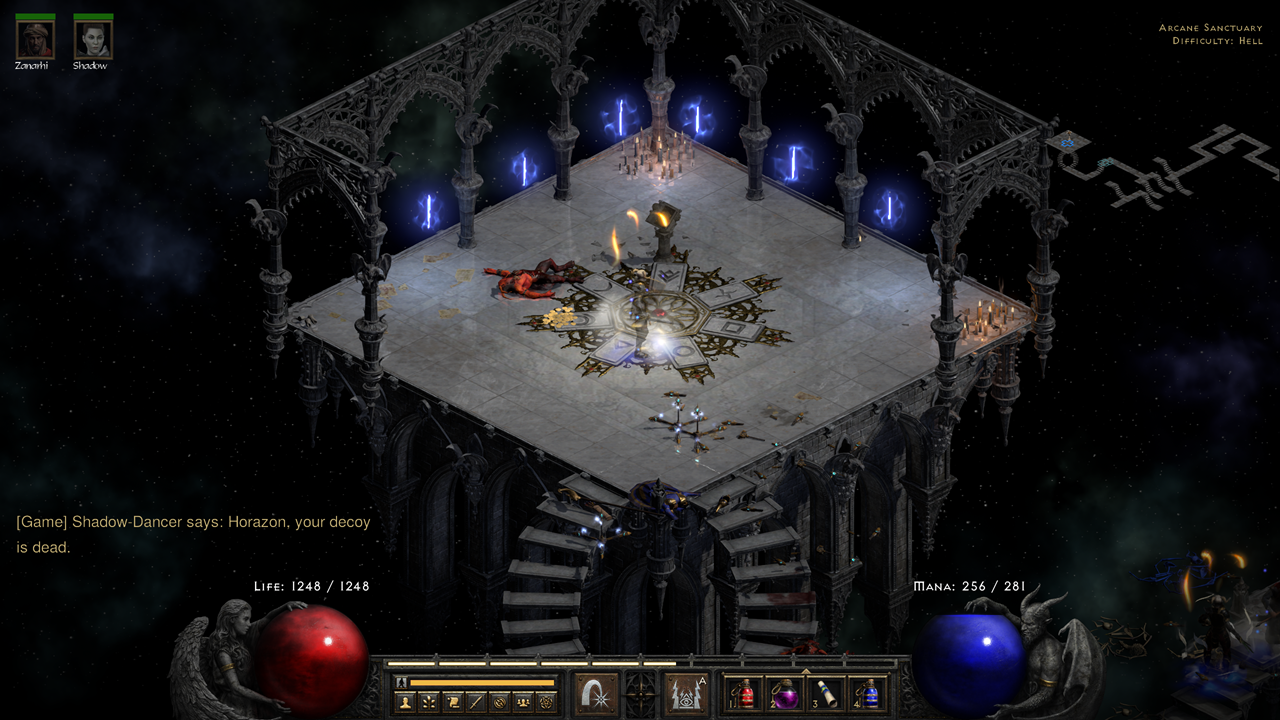Select the left-click skill icon
The image size is (1280, 720).
(x=595, y=695)
